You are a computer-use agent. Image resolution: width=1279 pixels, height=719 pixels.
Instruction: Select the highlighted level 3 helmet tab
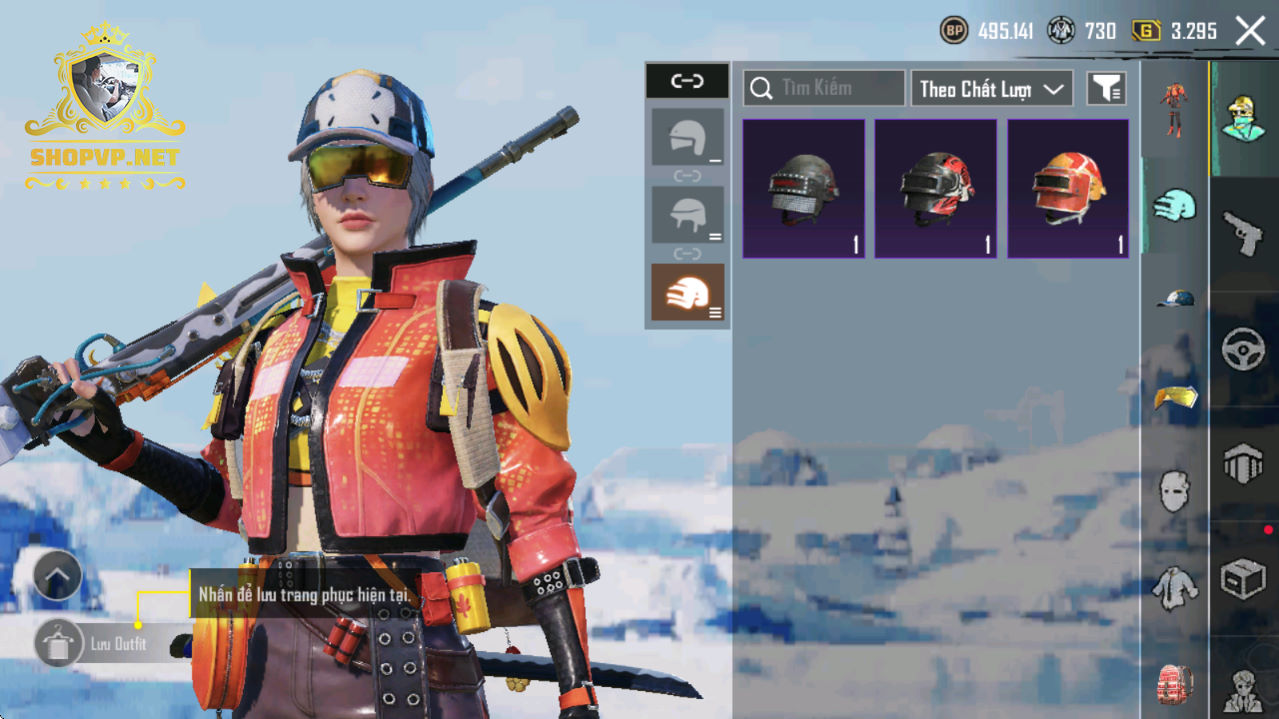pos(687,292)
